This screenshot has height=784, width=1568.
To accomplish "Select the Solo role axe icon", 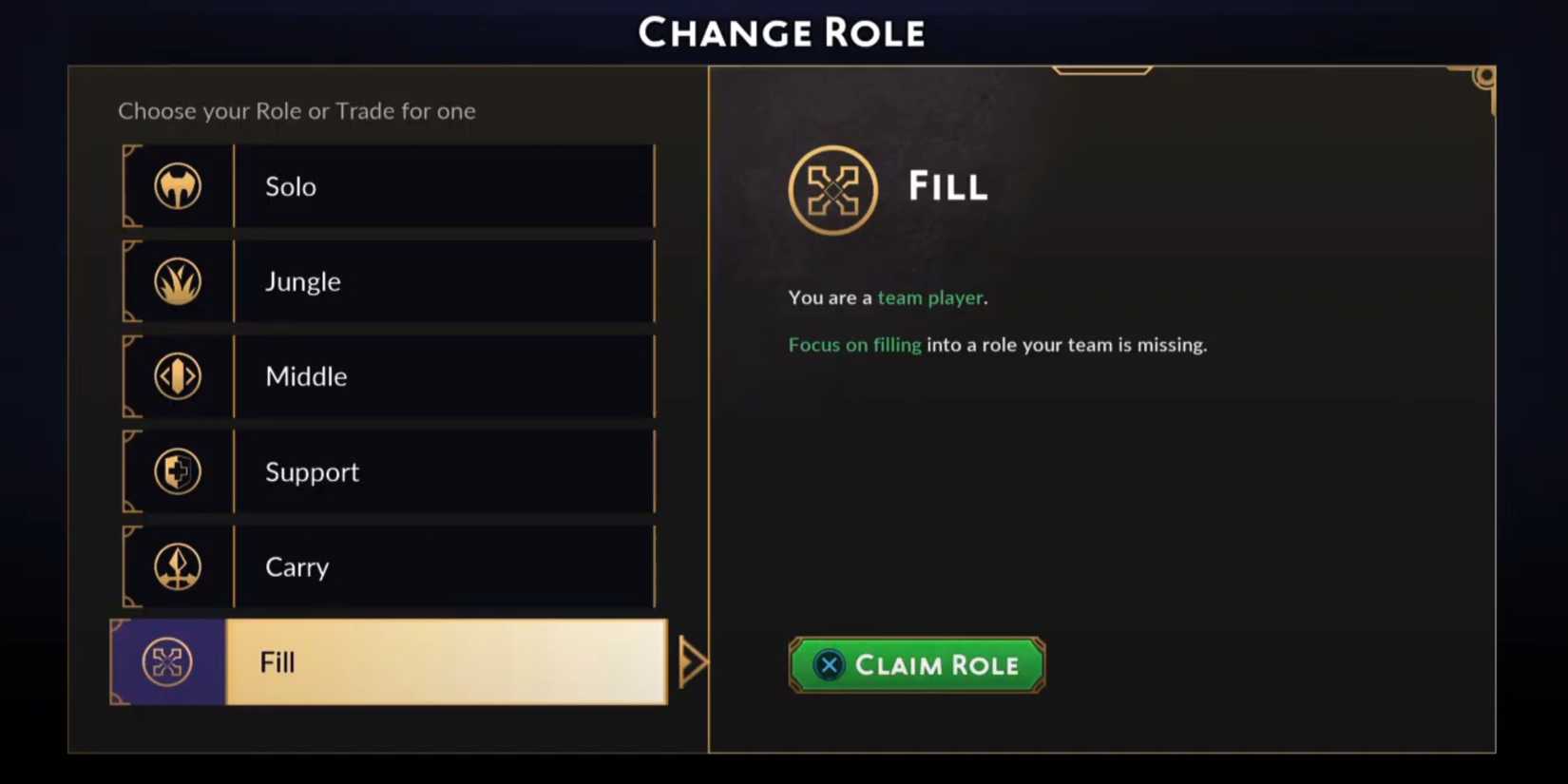I will 177,186.
